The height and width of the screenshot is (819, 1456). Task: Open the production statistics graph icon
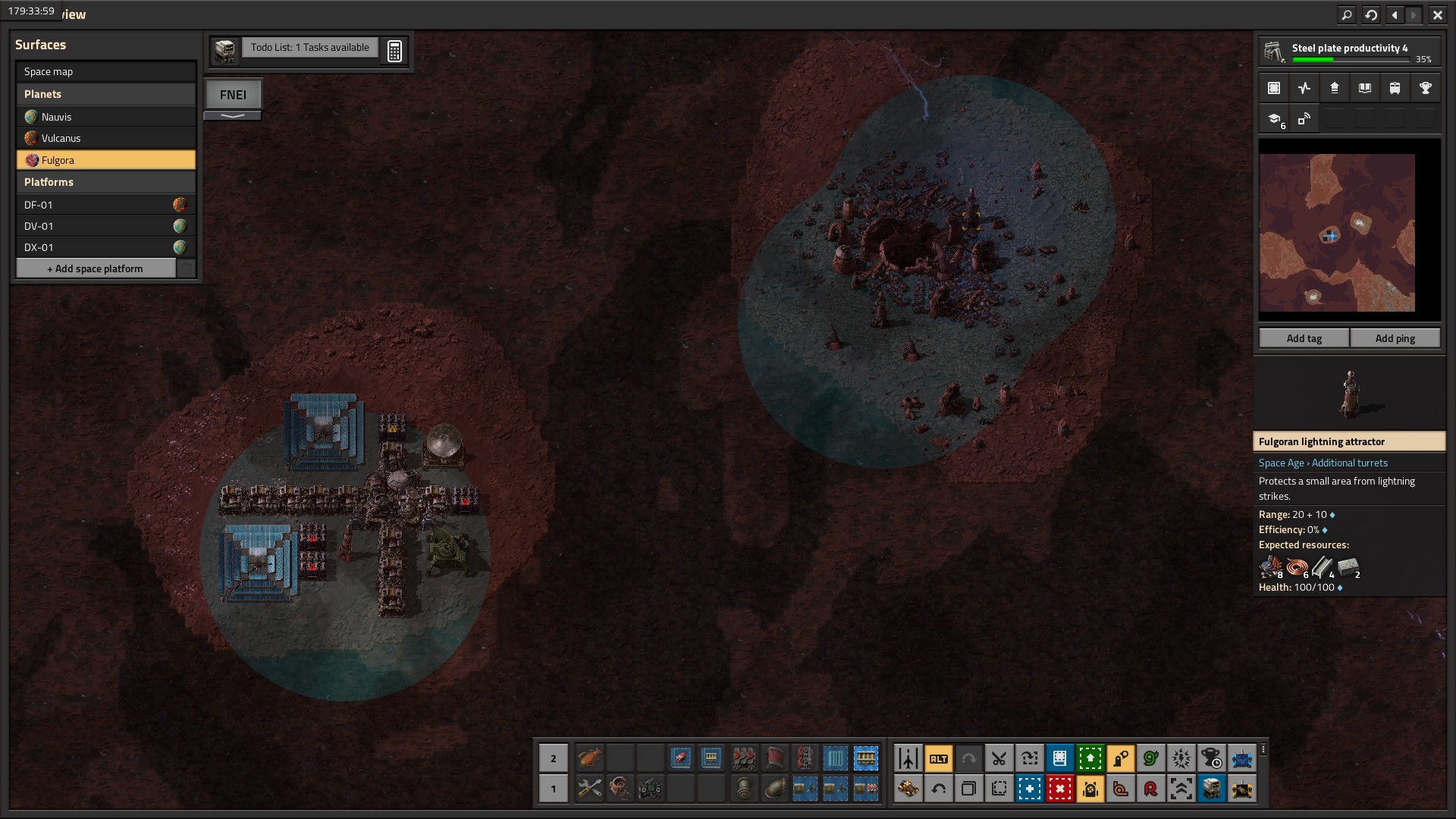point(1304,88)
